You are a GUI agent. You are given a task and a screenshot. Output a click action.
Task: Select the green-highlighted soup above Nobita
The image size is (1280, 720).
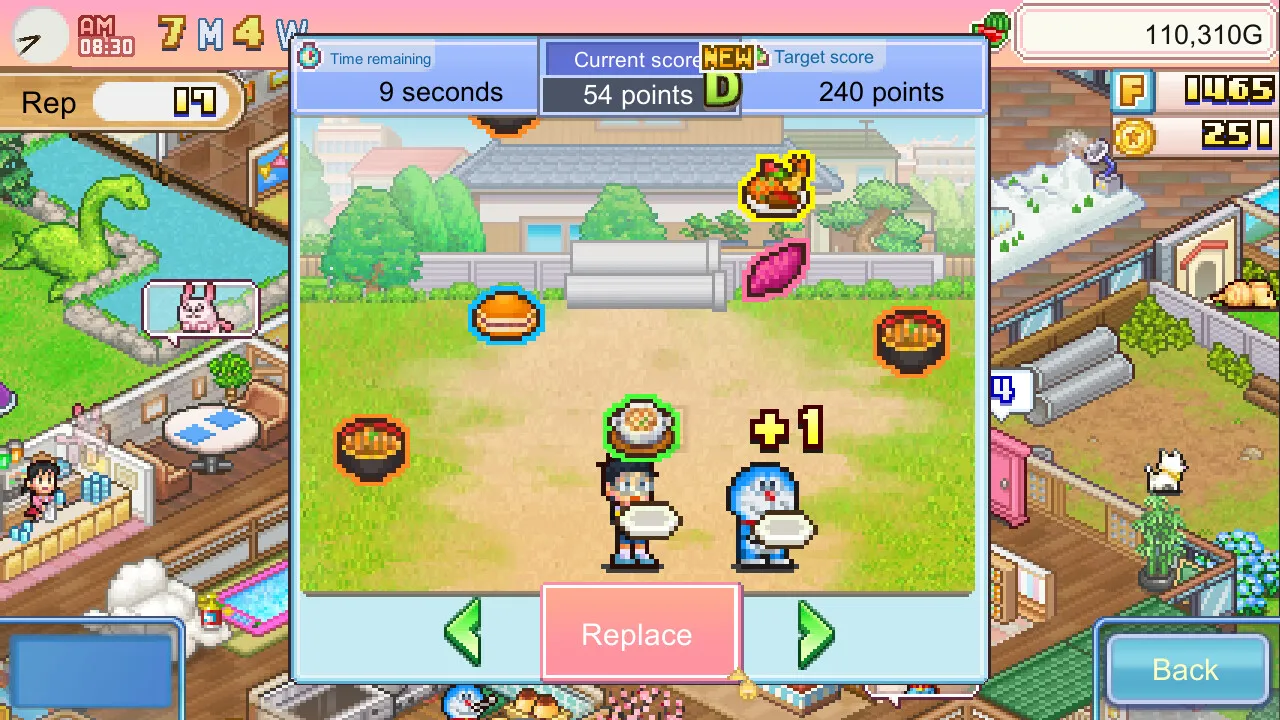click(x=641, y=425)
